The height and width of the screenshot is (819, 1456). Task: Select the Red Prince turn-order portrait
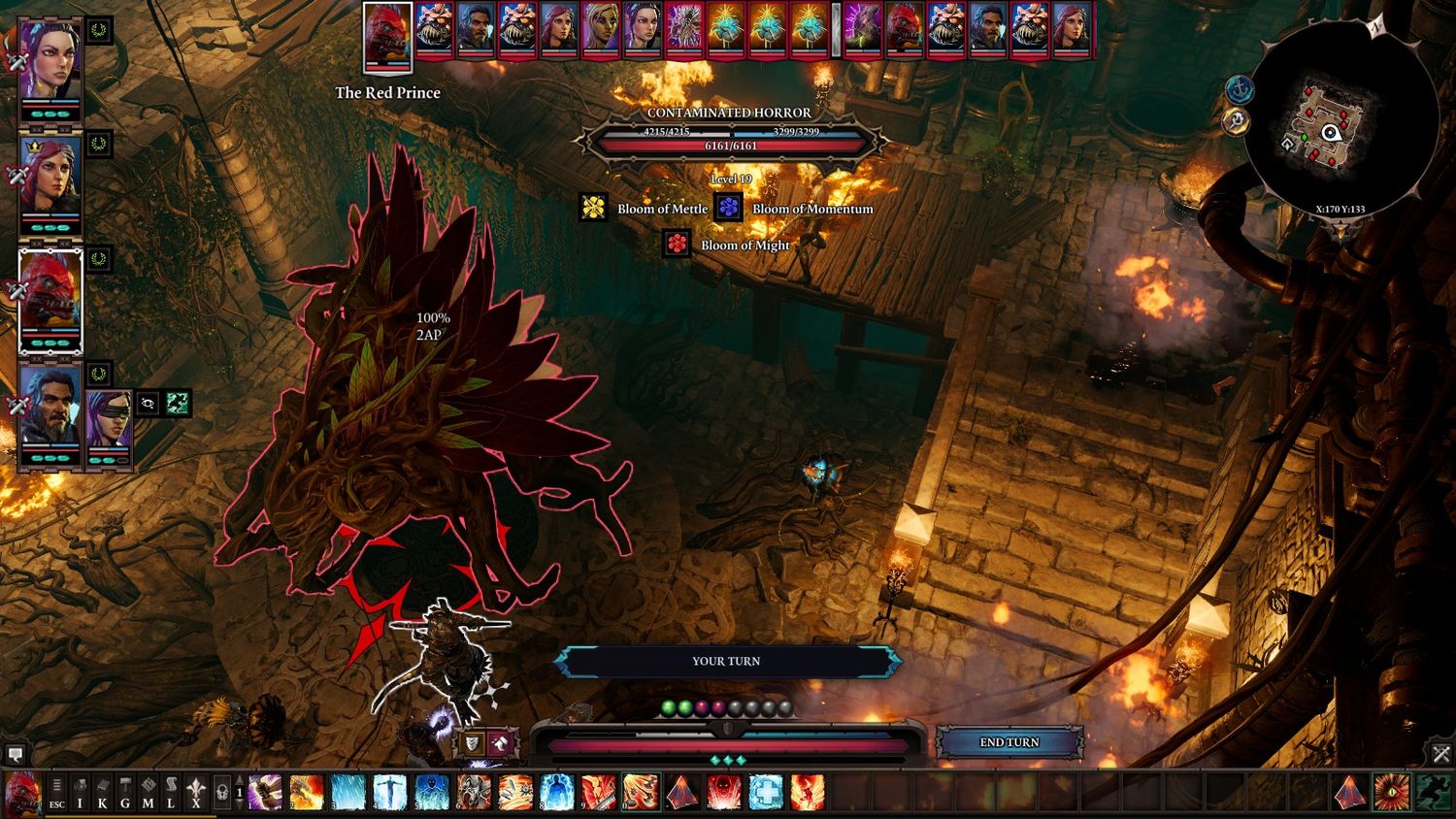387,37
